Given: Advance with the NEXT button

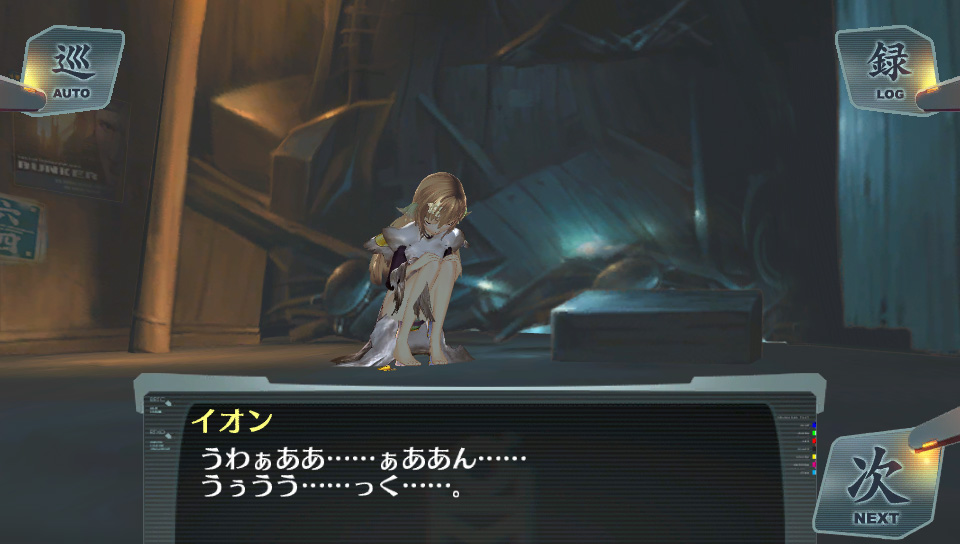Looking at the screenshot, I should 876,485.
